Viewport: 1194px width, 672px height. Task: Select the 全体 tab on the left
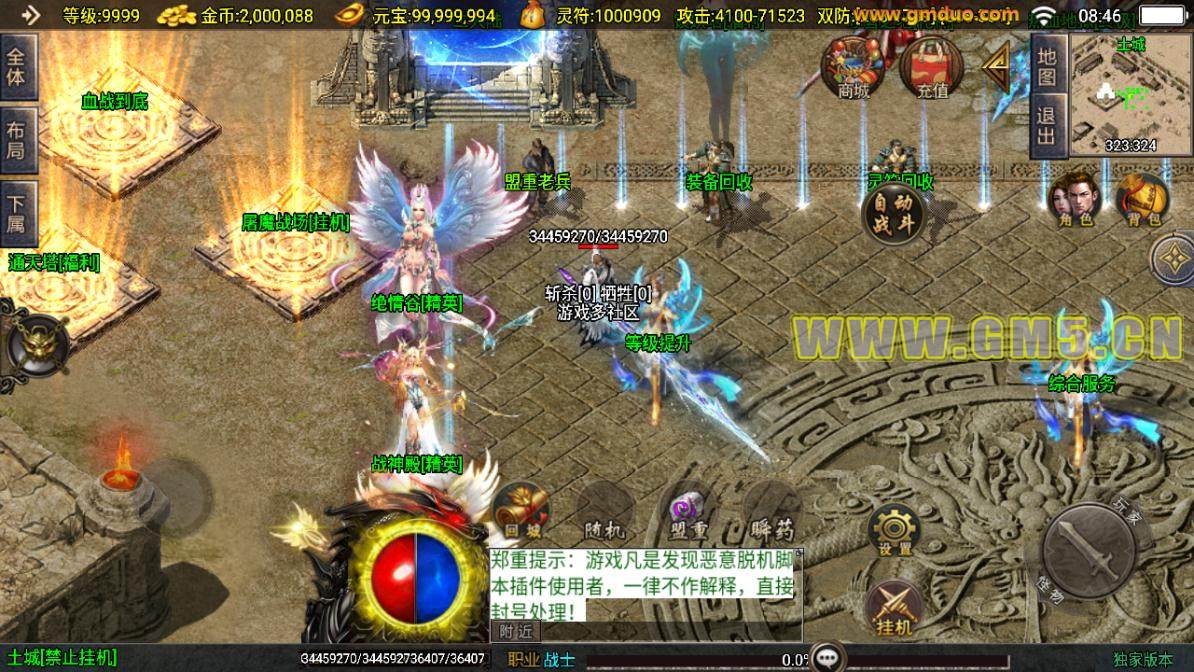(17, 66)
